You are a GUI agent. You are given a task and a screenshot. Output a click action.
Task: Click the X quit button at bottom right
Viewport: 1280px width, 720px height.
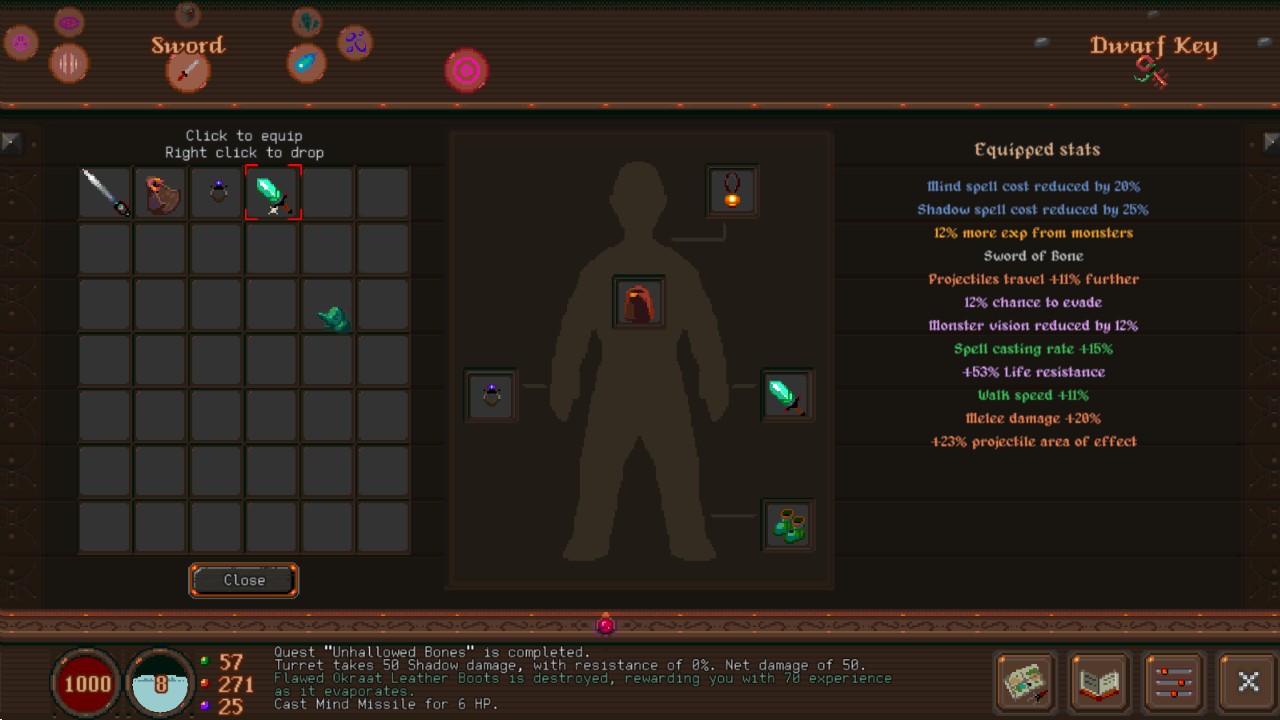click(x=1247, y=681)
